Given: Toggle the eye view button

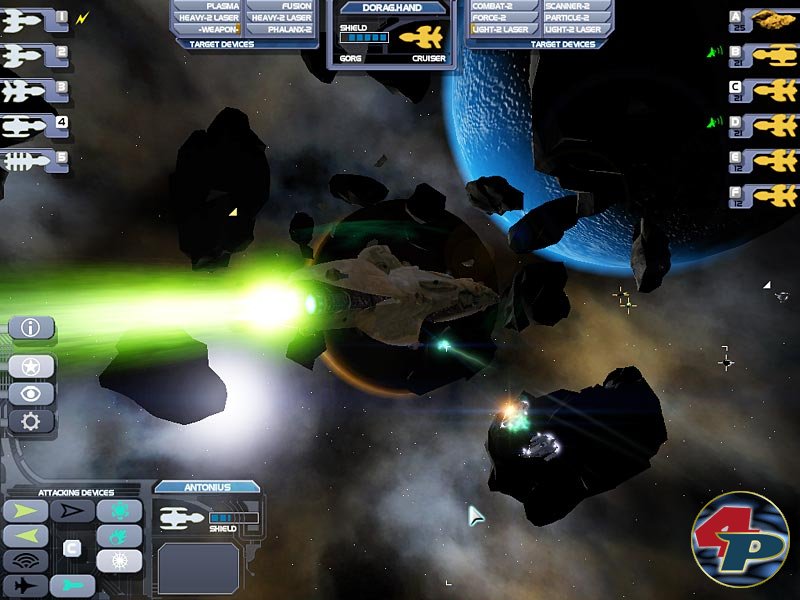Looking at the screenshot, I should pyautogui.click(x=31, y=393).
